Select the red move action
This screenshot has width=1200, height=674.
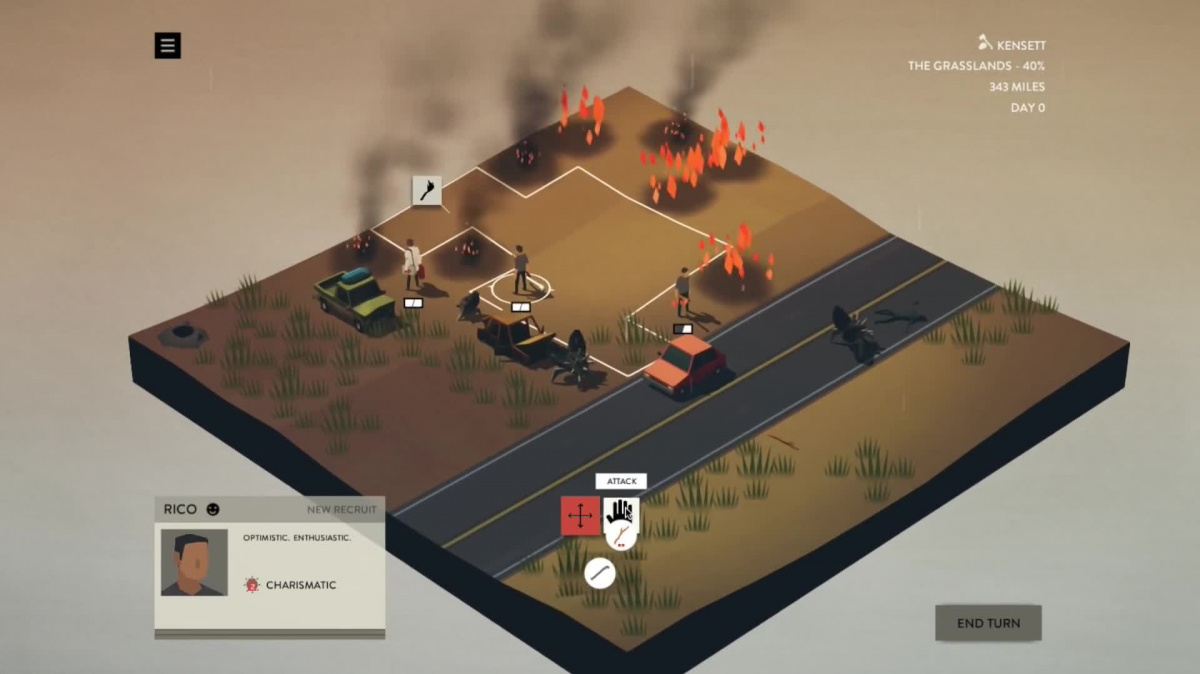click(580, 516)
